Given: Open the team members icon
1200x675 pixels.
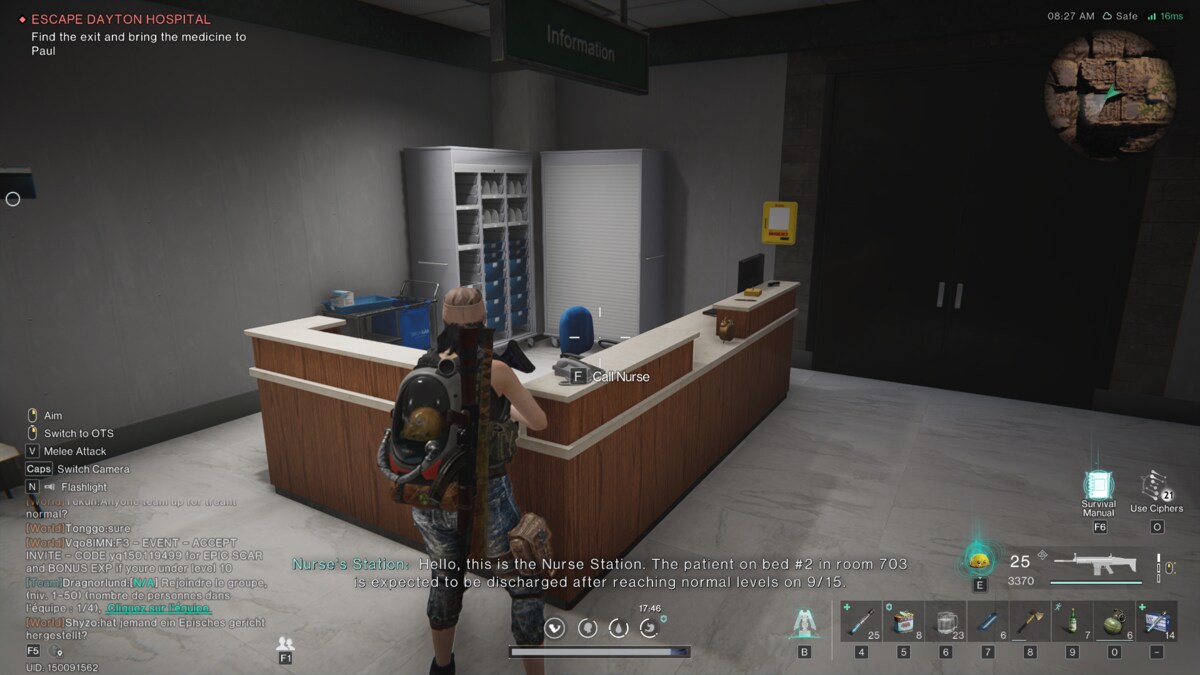Looking at the screenshot, I should coord(286,643).
